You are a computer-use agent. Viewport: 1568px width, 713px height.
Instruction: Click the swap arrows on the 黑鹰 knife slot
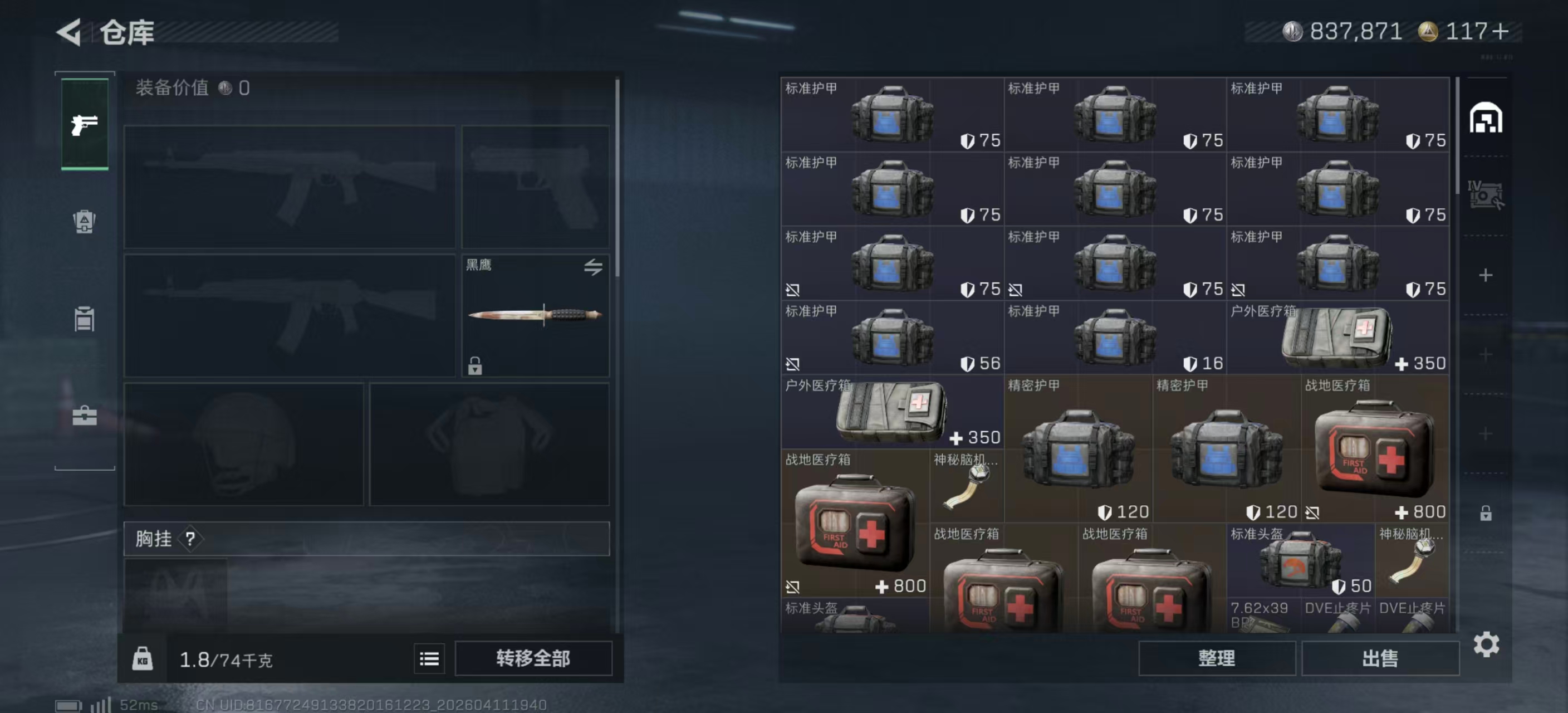(594, 268)
